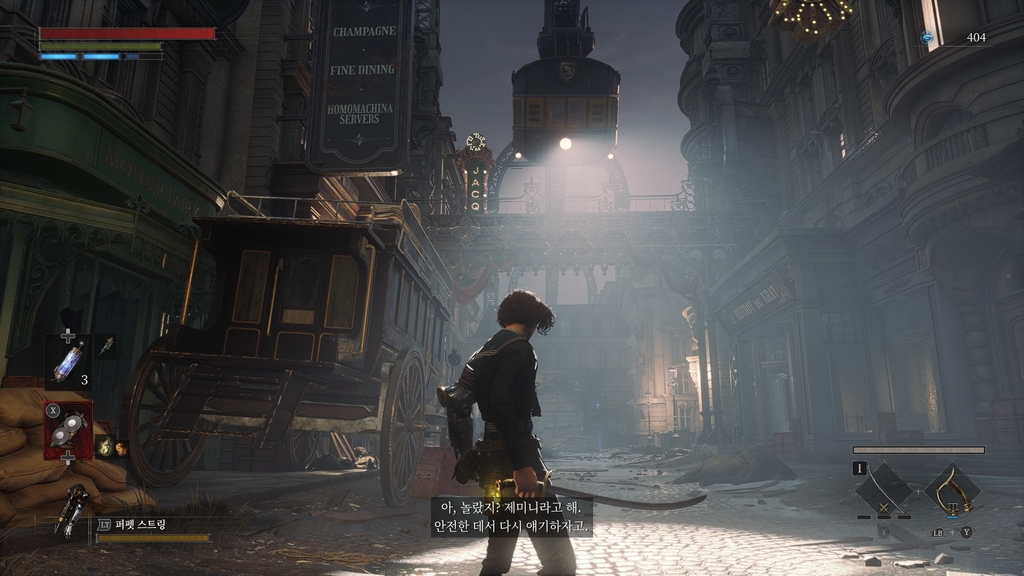Select the saber blade weapon slot
Viewport: 1024px width, 576px height.
pyautogui.click(x=883, y=489)
